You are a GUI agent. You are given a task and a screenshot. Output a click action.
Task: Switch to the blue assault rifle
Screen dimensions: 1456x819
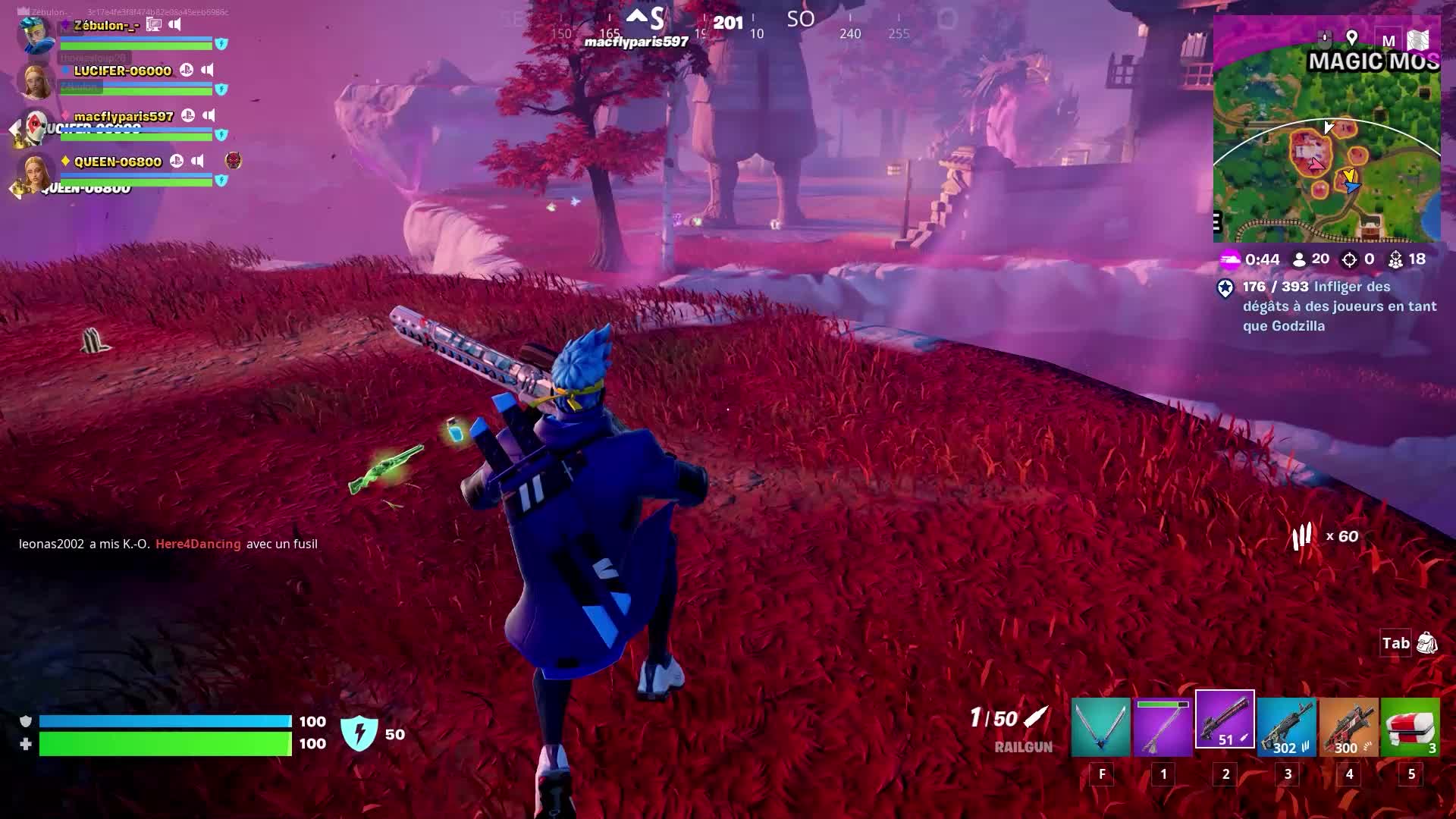[1287, 727]
